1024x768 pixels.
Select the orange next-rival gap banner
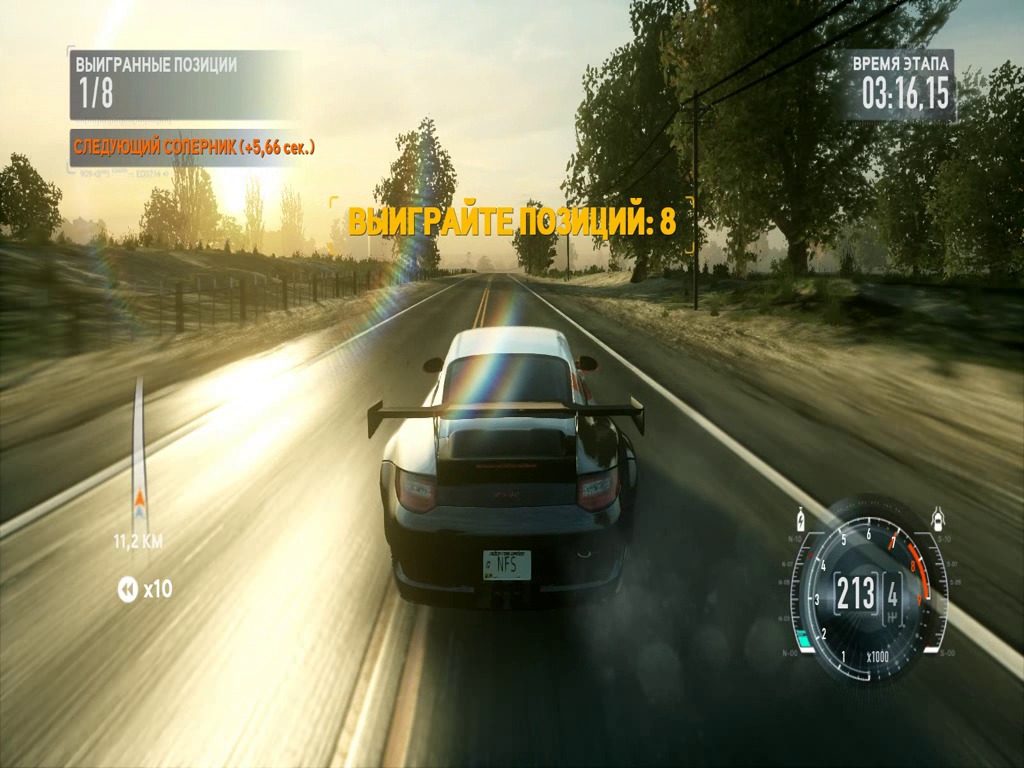tap(194, 148)
